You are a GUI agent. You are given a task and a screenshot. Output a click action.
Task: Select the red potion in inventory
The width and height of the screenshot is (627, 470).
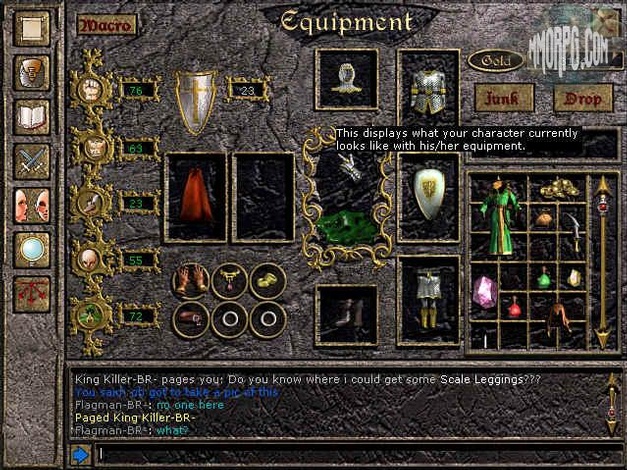pos(514,308)
